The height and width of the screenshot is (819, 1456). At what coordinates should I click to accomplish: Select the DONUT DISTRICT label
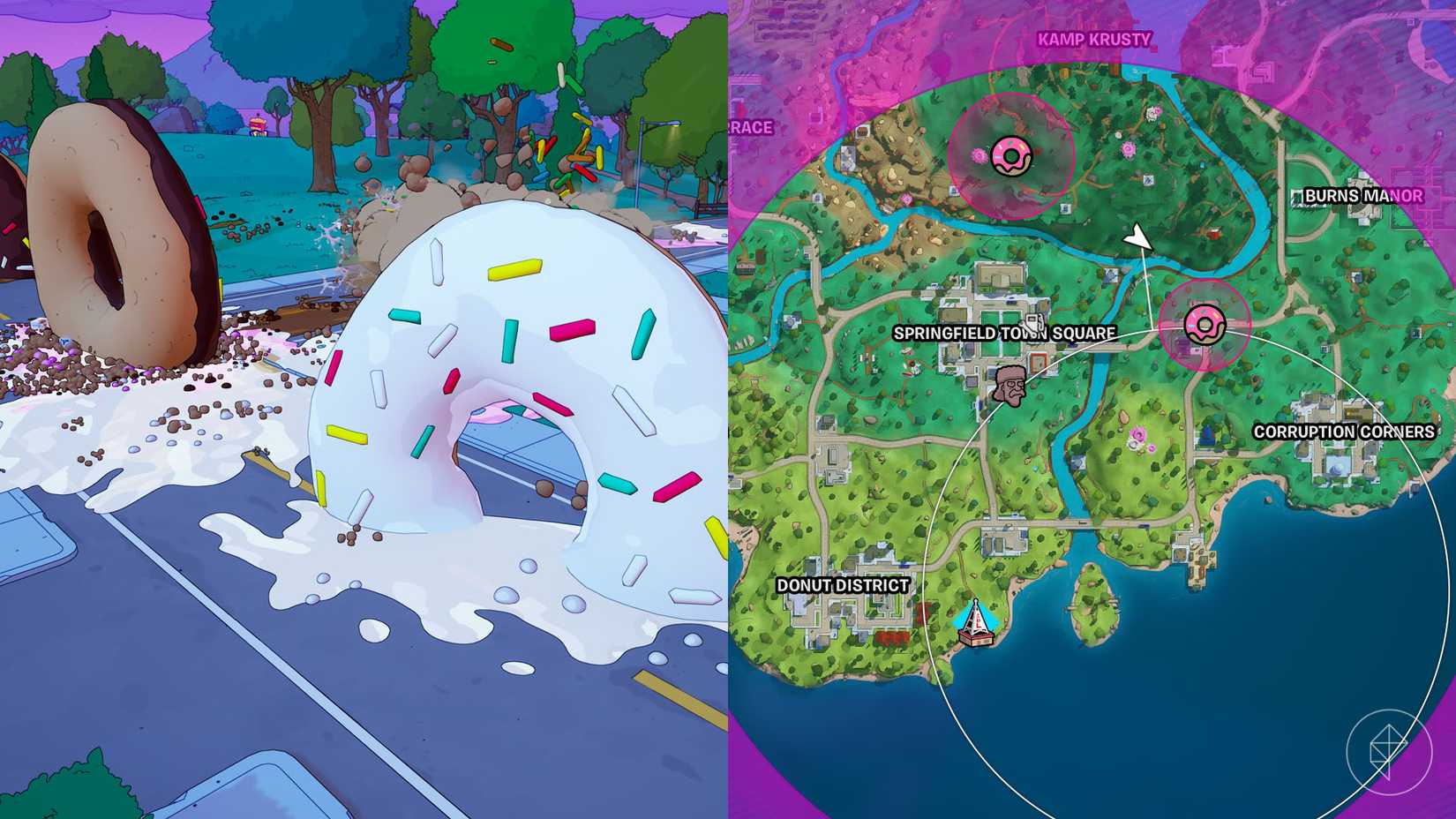pyautogui.click(x=844, y=584)
